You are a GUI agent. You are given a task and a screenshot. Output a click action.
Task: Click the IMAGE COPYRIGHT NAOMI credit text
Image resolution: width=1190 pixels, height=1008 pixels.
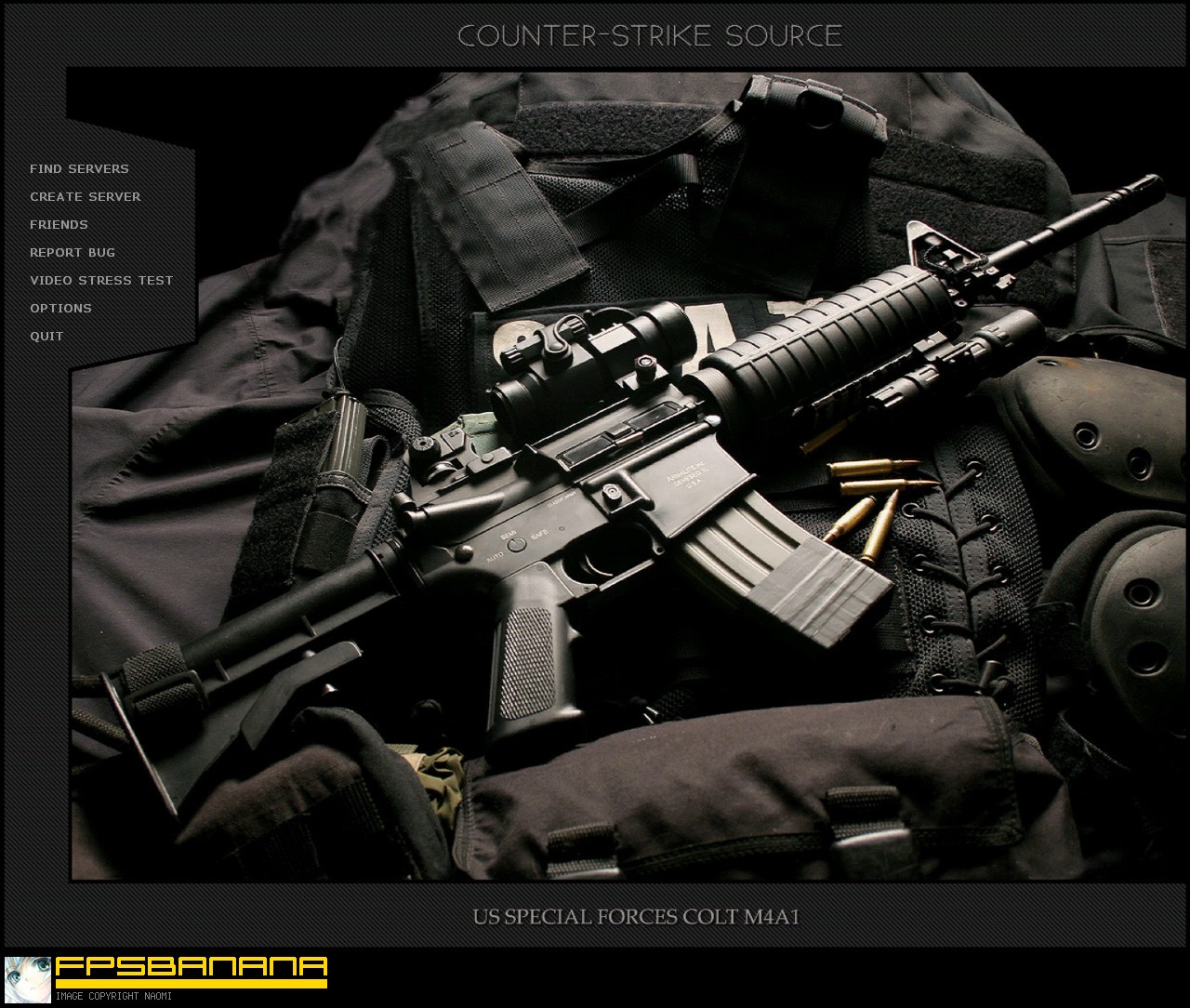[x=114, y=996]
